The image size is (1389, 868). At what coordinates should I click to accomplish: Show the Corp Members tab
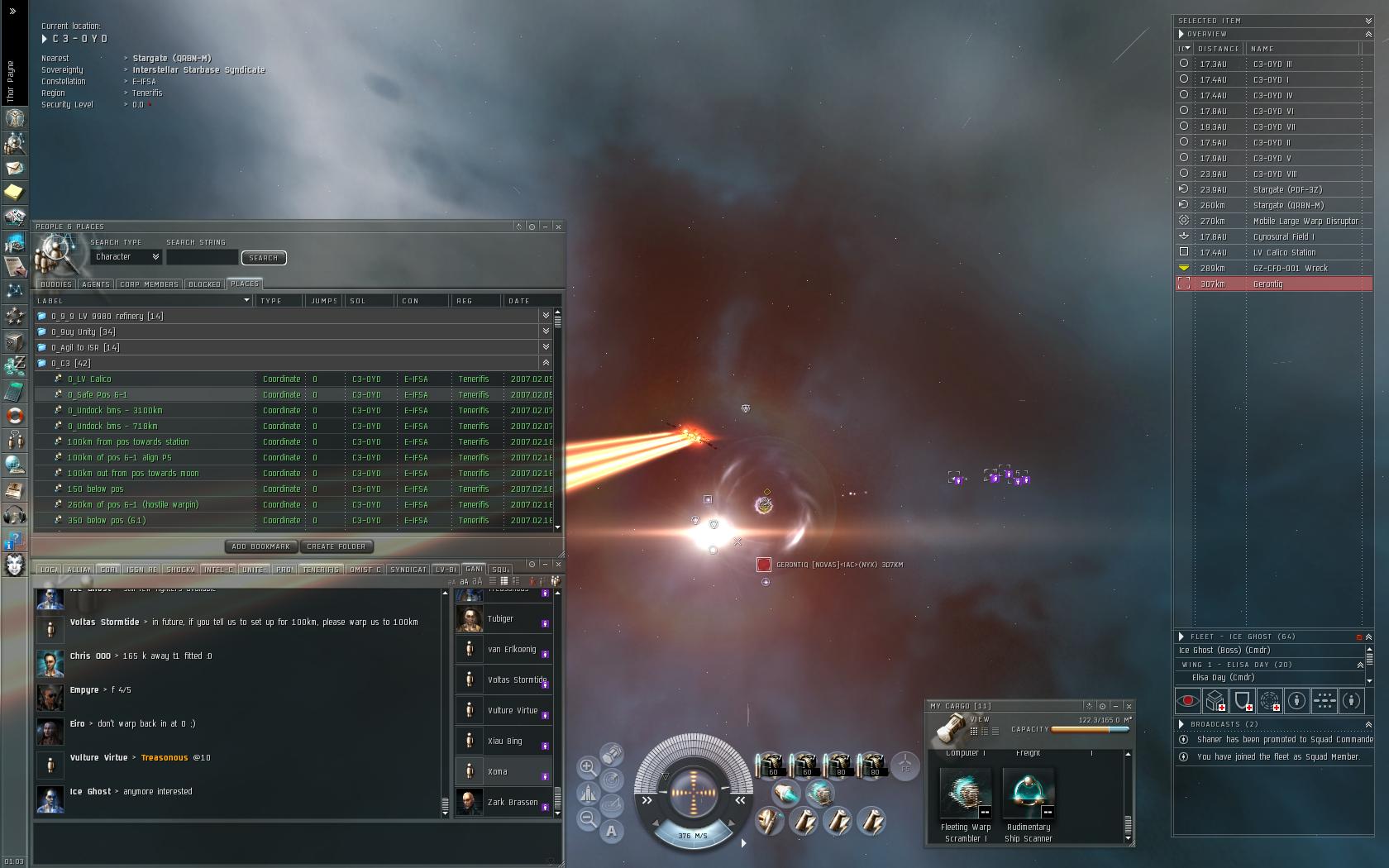point(149,284)
